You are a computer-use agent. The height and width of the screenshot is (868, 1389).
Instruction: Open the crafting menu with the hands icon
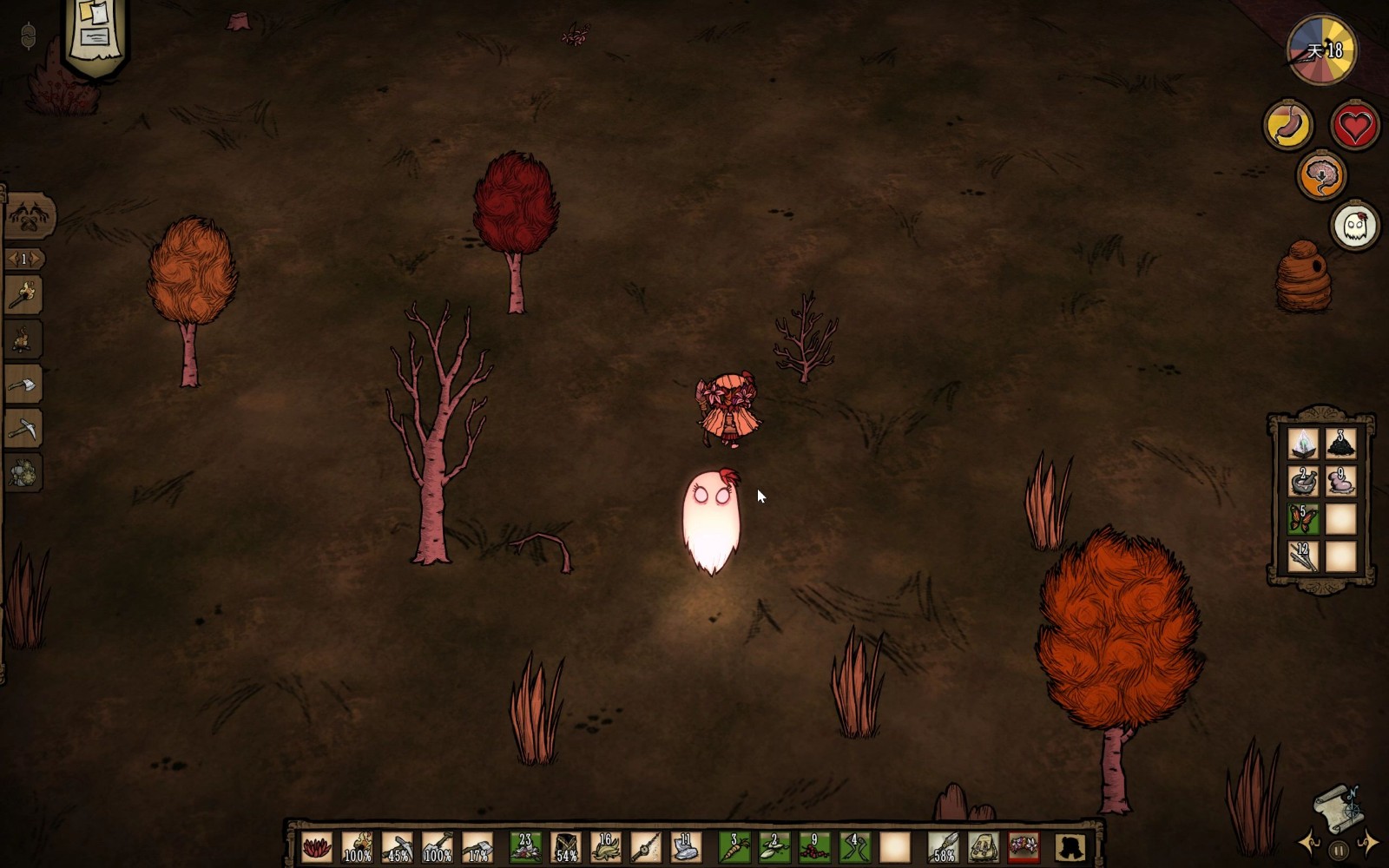tap(29, 215)
